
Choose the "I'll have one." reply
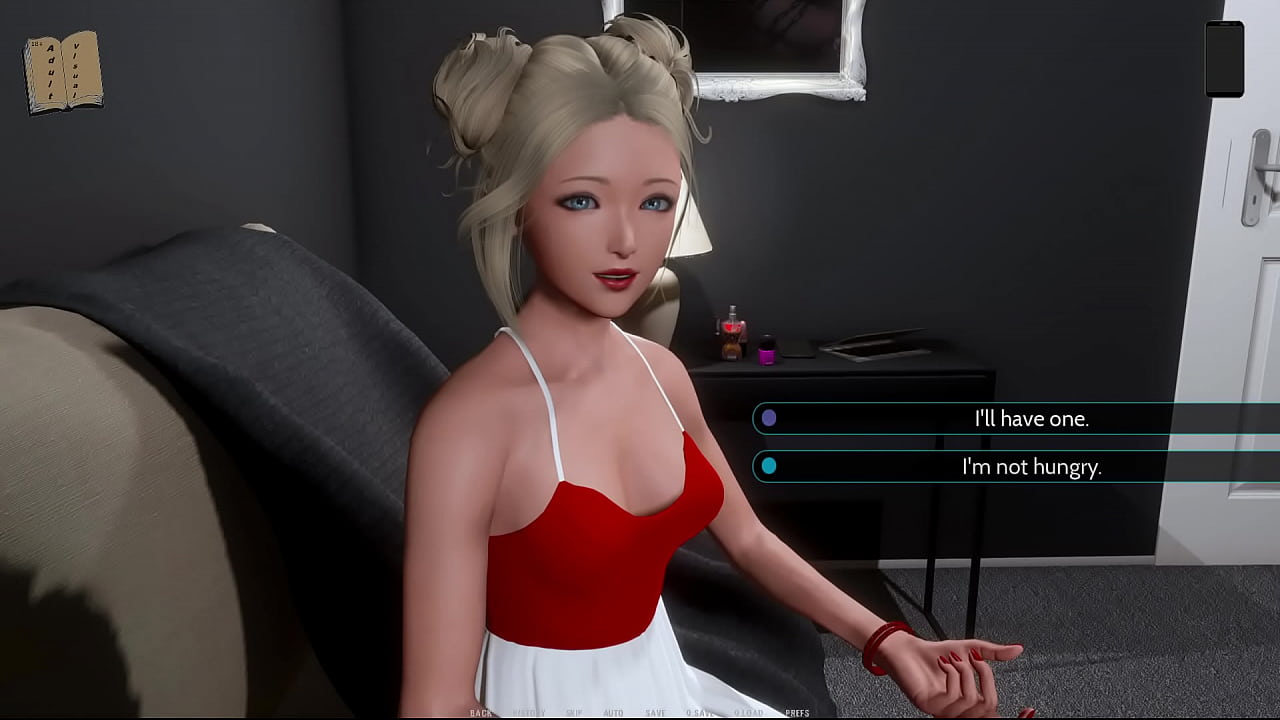point(1030,418)
